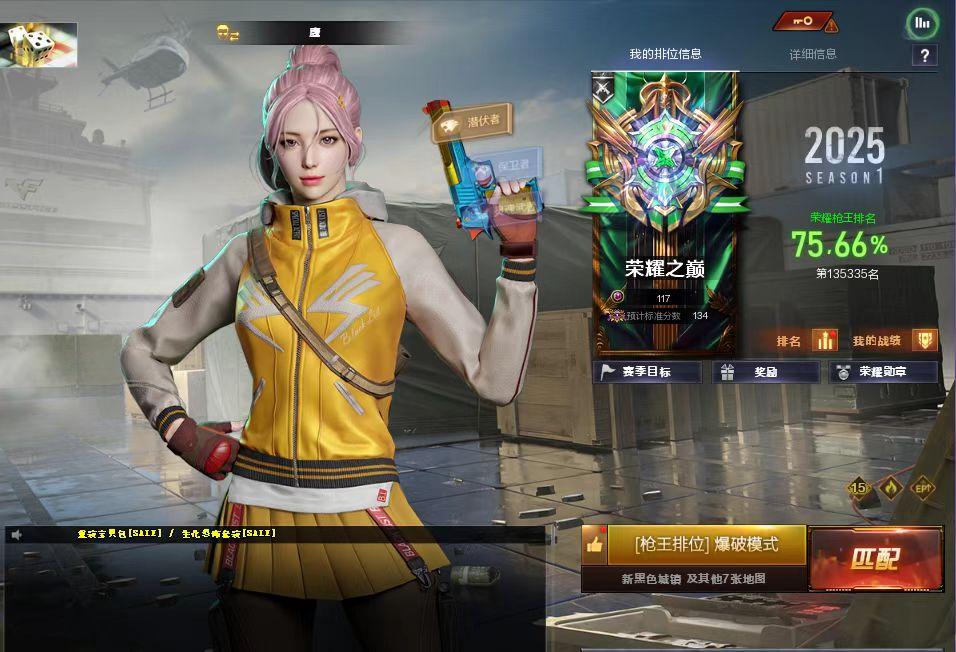The image size is (956, 652).
Task: Click the thumbs-up icon beside the mode
Action: click(x=595, y=545)
